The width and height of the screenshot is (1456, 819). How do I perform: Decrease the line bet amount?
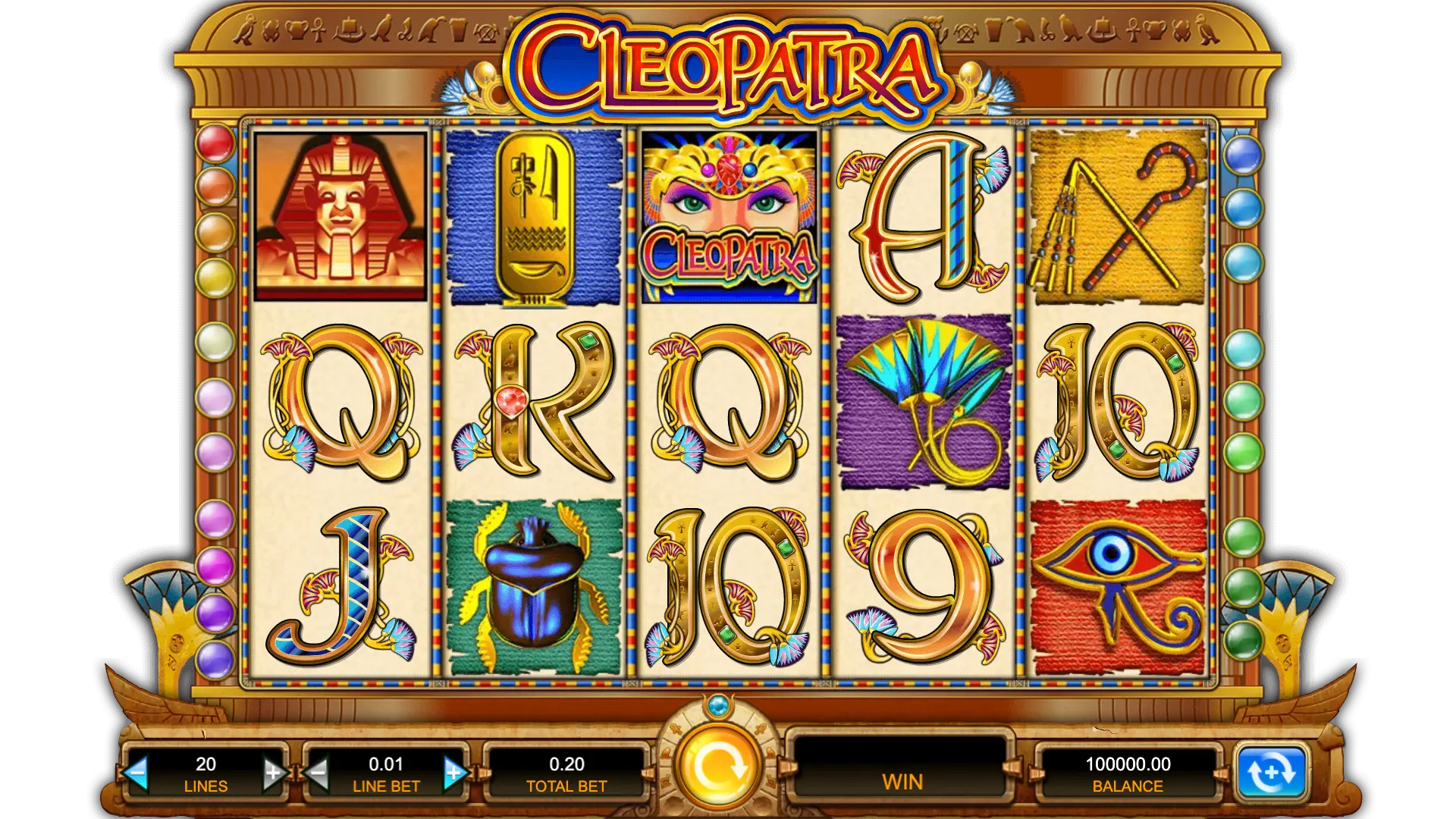pos(318,773)
